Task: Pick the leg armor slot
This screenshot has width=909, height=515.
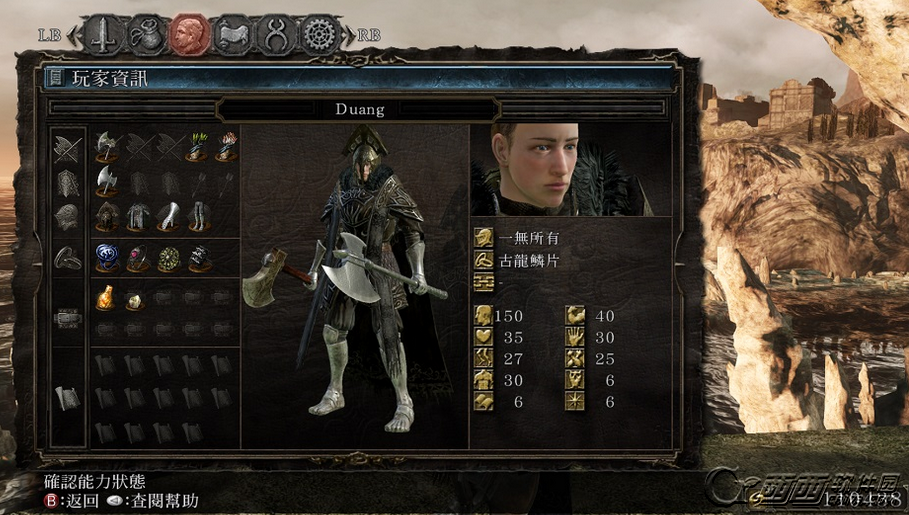Action: point(197,215)
